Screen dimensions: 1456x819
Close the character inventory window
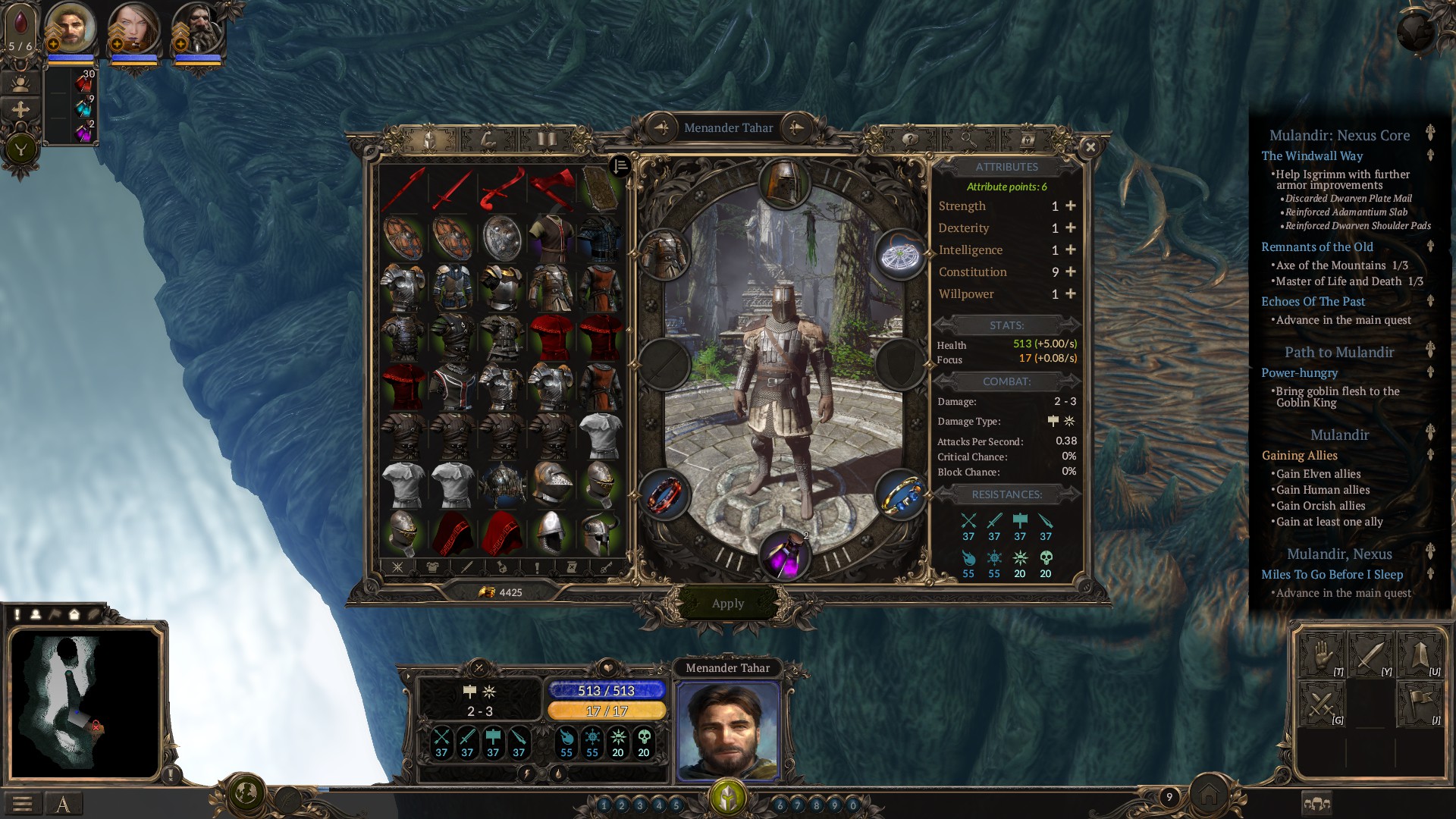pos(1090,147)
